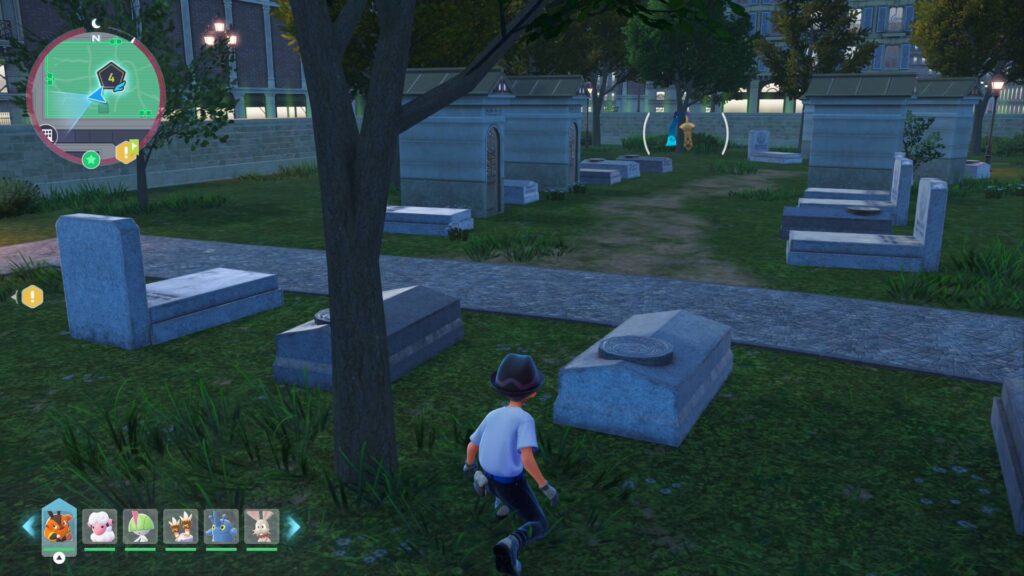Choose the pink Flaaffy party slot
The image size is (1024, 576).
point(100,526)
